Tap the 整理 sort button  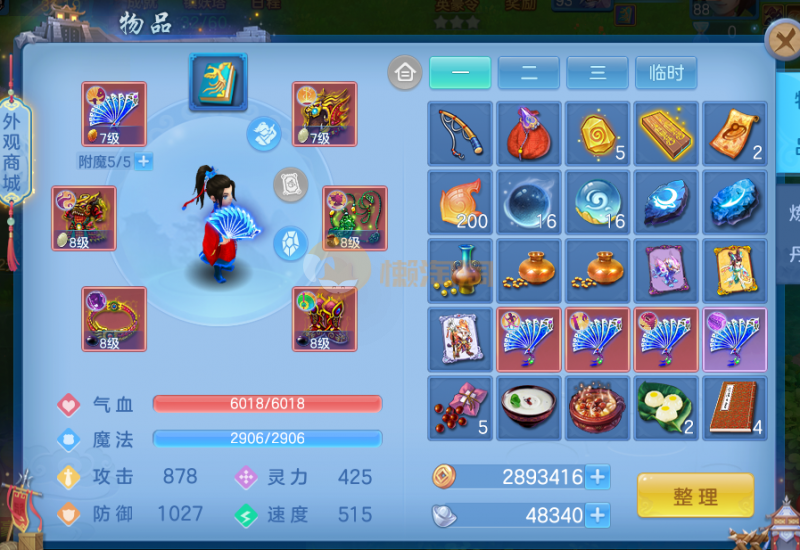click(695, 495)
